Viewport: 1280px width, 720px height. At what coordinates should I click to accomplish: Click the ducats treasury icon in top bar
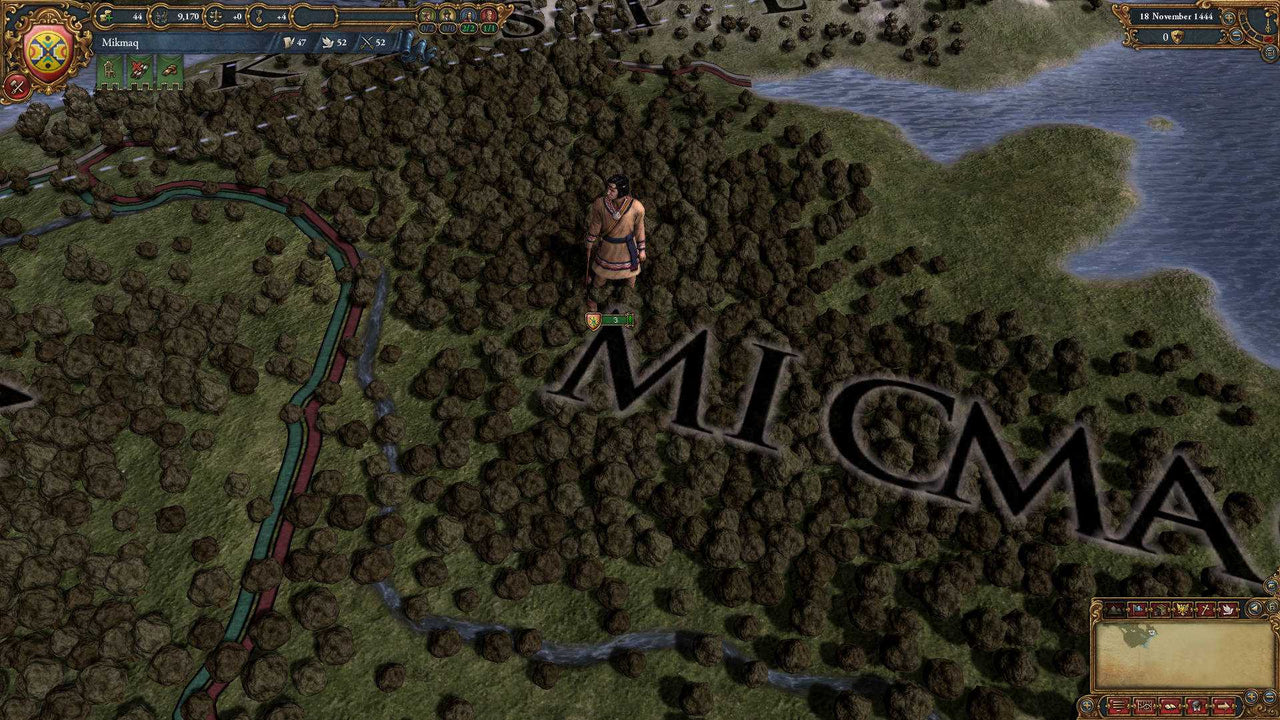[104, 16]
